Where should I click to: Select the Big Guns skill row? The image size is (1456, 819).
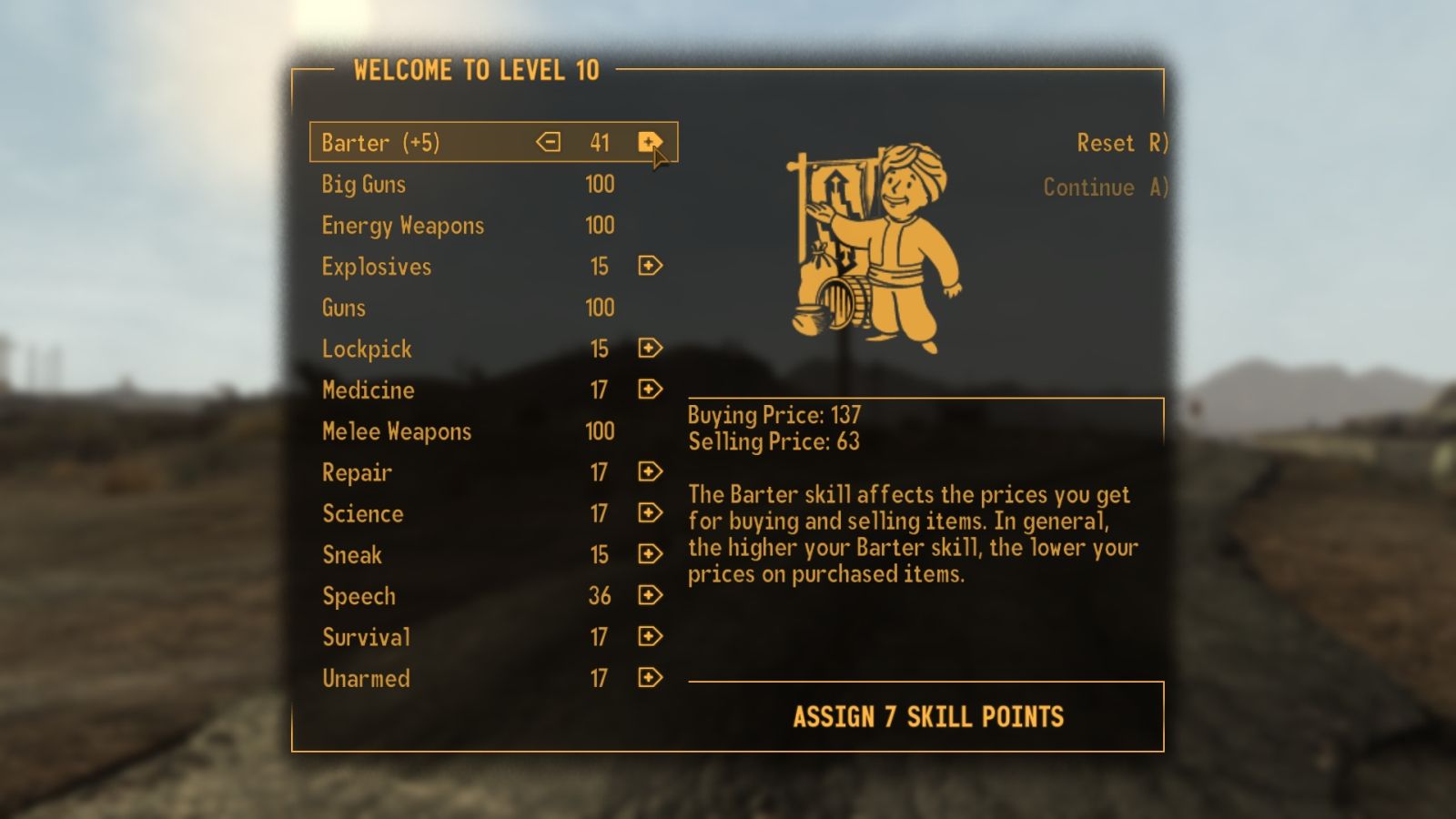(363, 184)
